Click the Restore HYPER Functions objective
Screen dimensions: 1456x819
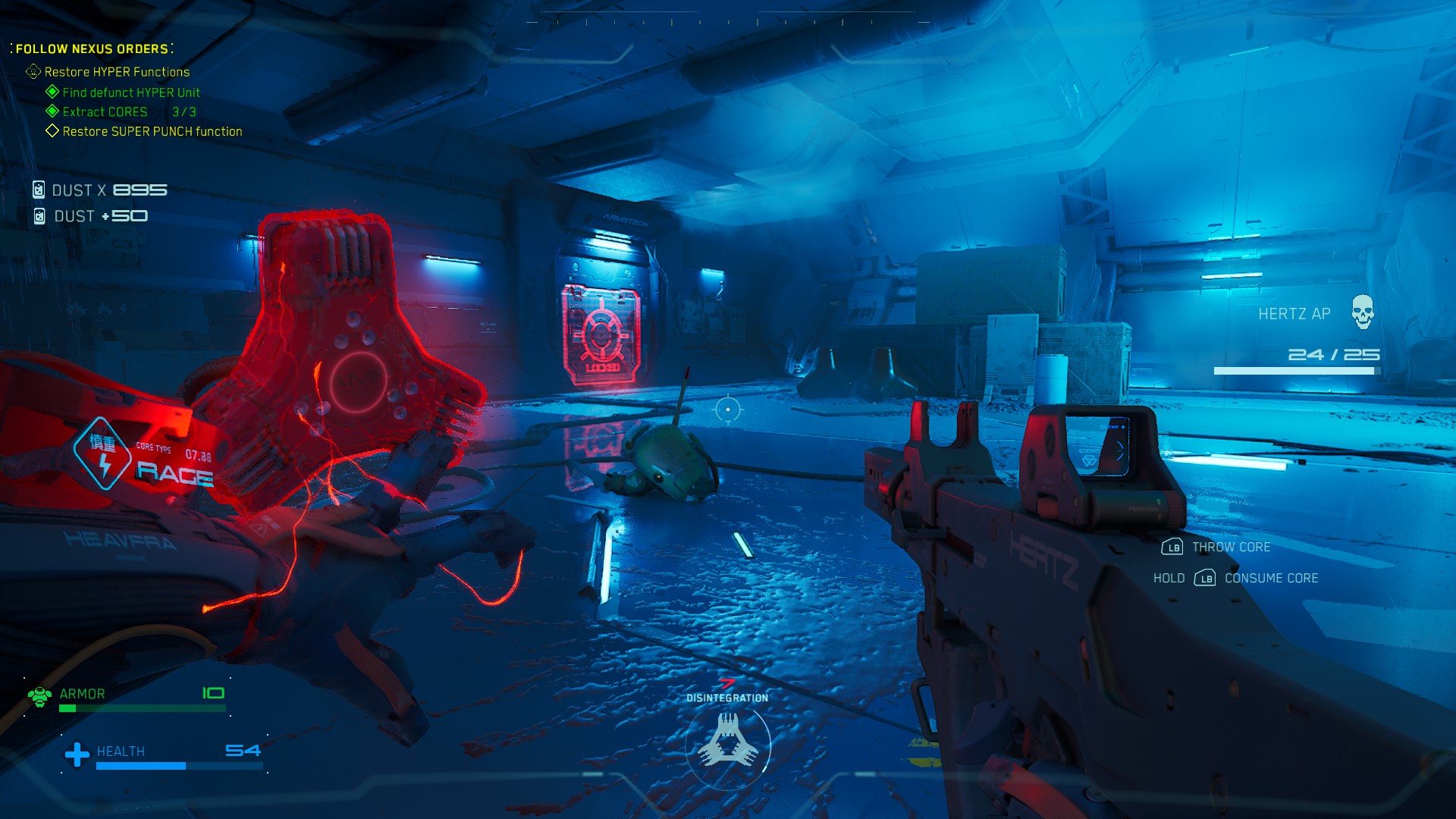tap(117, 72)
